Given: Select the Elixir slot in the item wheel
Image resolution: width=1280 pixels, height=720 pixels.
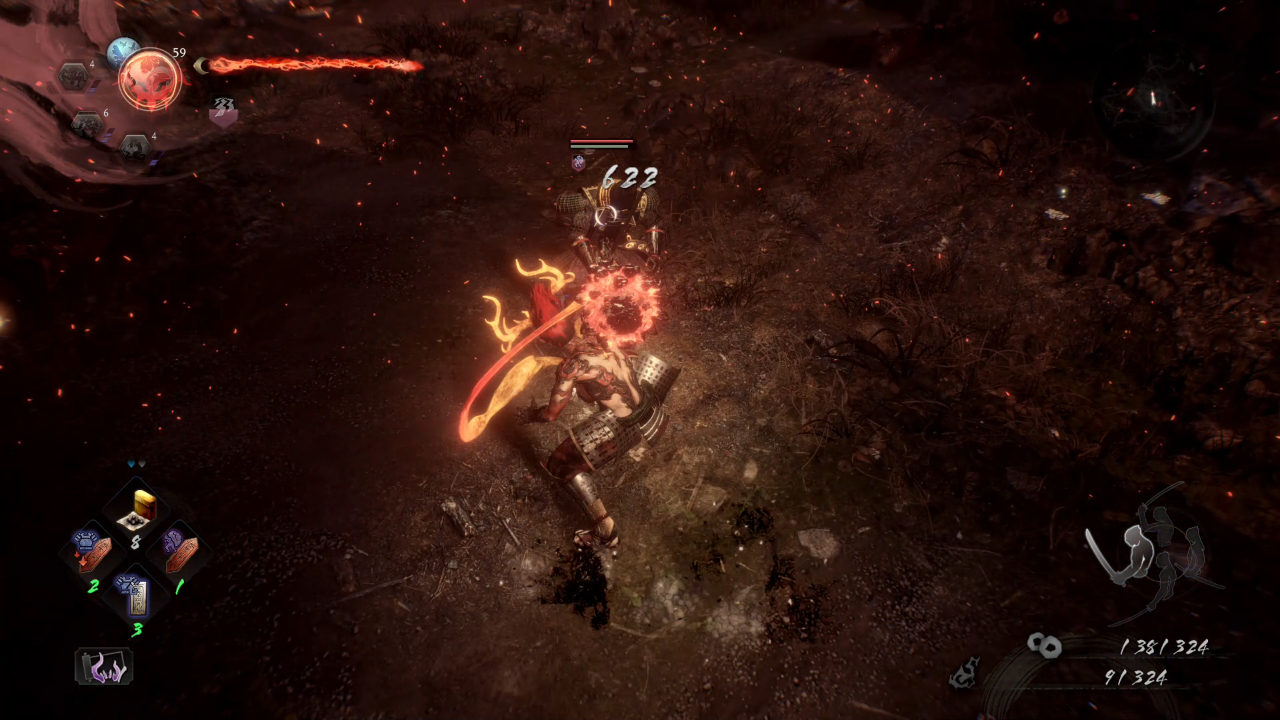Looking at the screenshot, I should [135, 506].
